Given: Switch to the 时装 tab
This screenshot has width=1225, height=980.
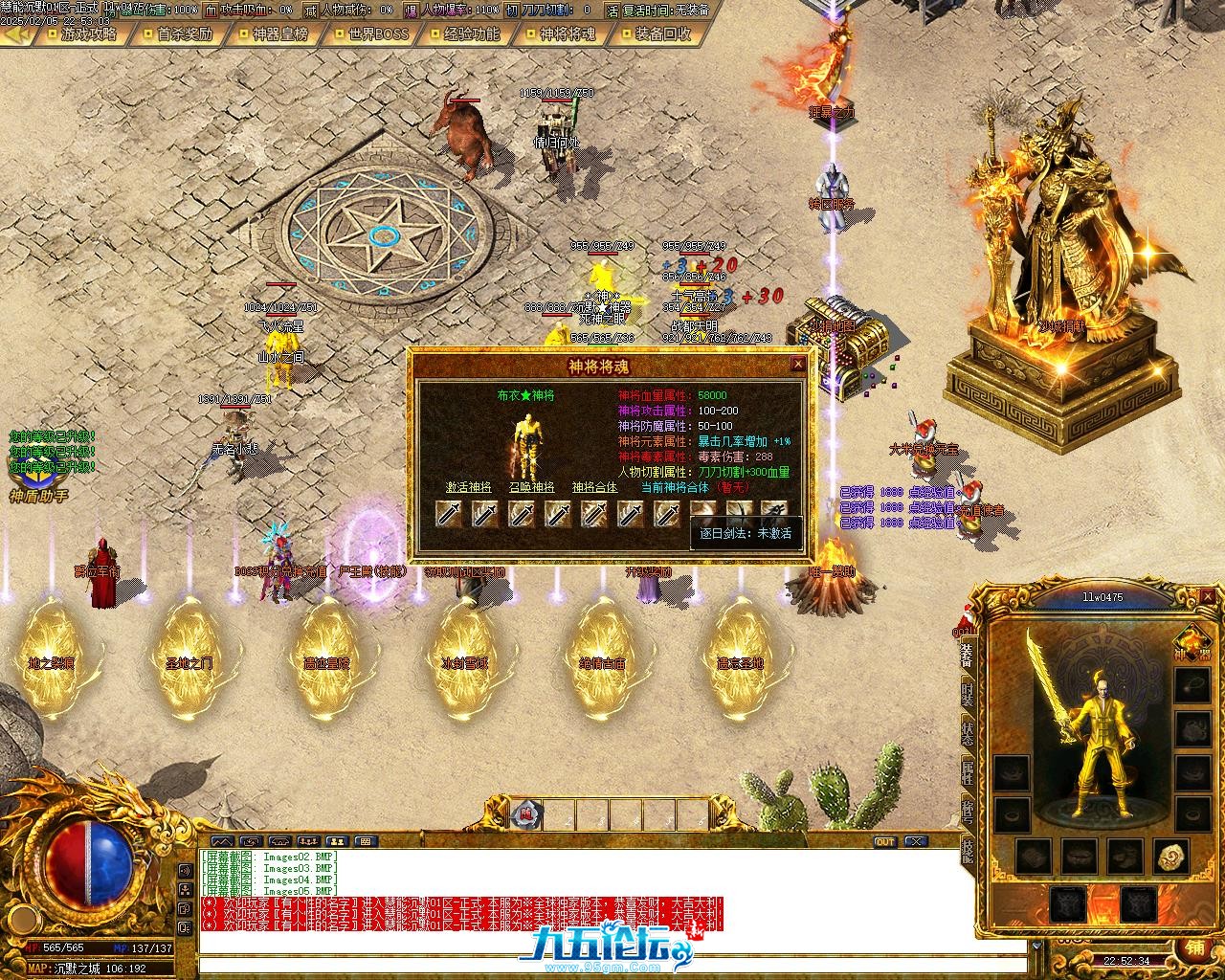Looking at the screenshot, I should point(968,695).
